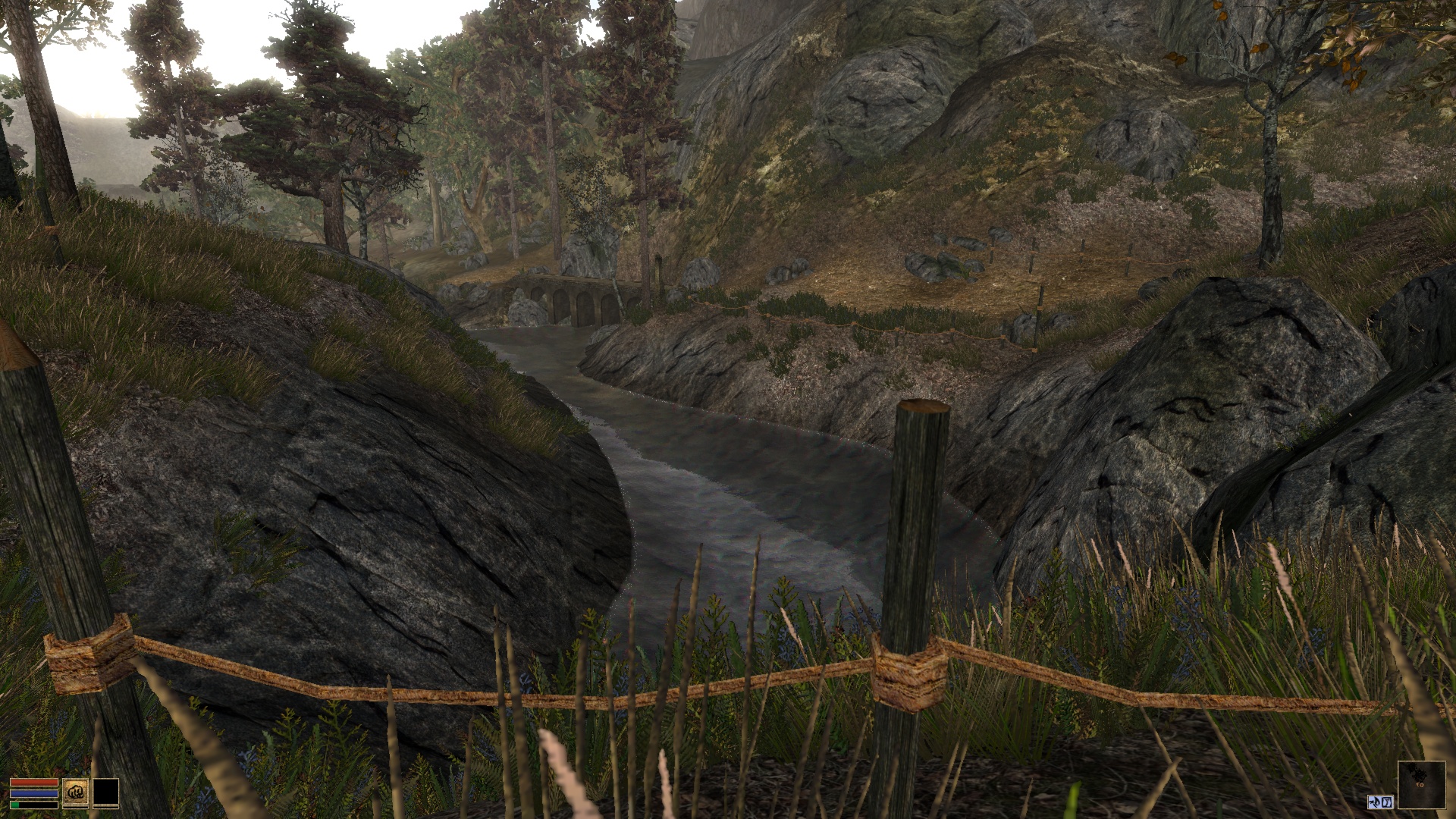Click the blue magicka bar
The height and width of the screenshot is (819, 1456).
(33, 793)
